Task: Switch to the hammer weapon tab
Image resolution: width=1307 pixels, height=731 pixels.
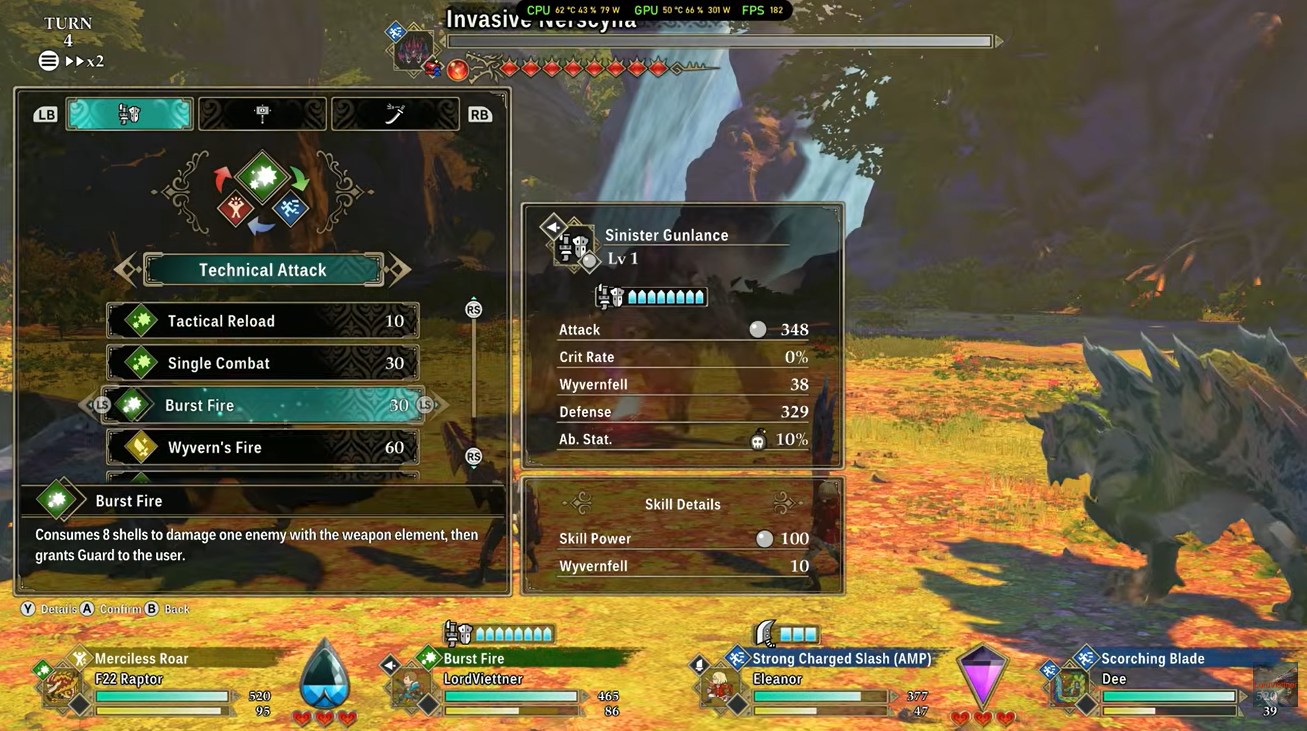Action: click(262, 114)
